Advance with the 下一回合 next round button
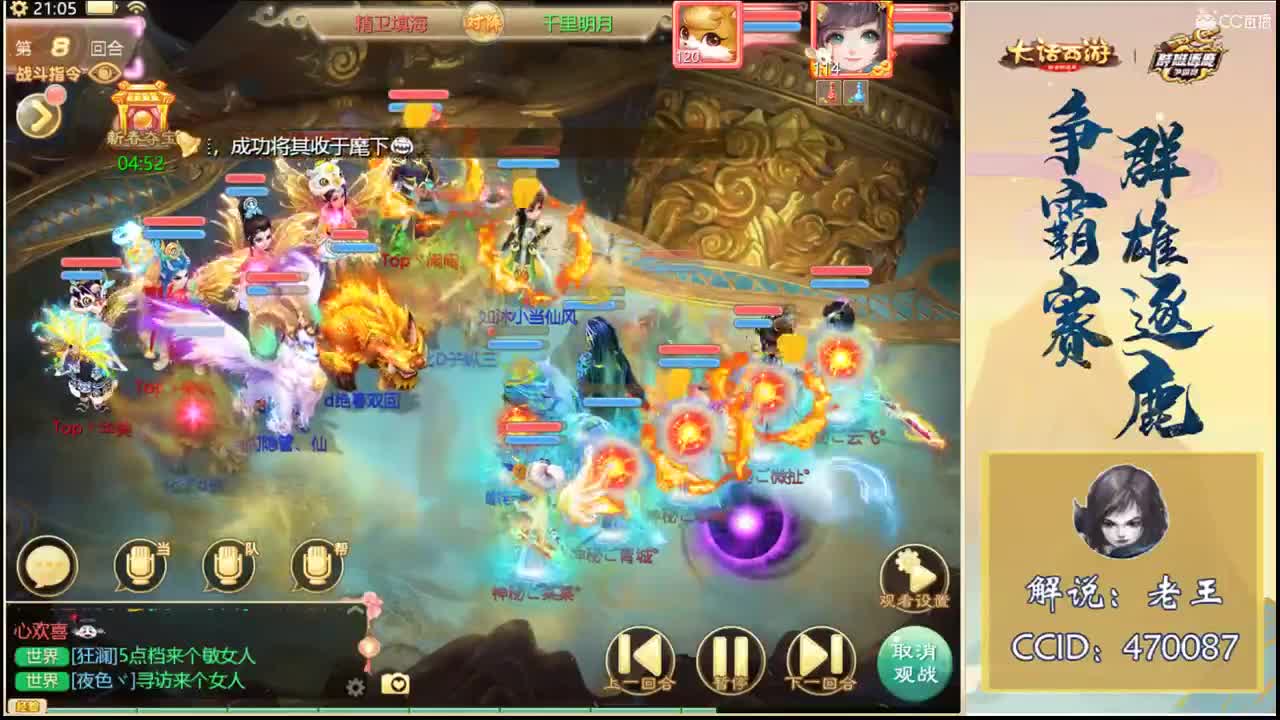1280x720 pixels. (x=818, y=660)
